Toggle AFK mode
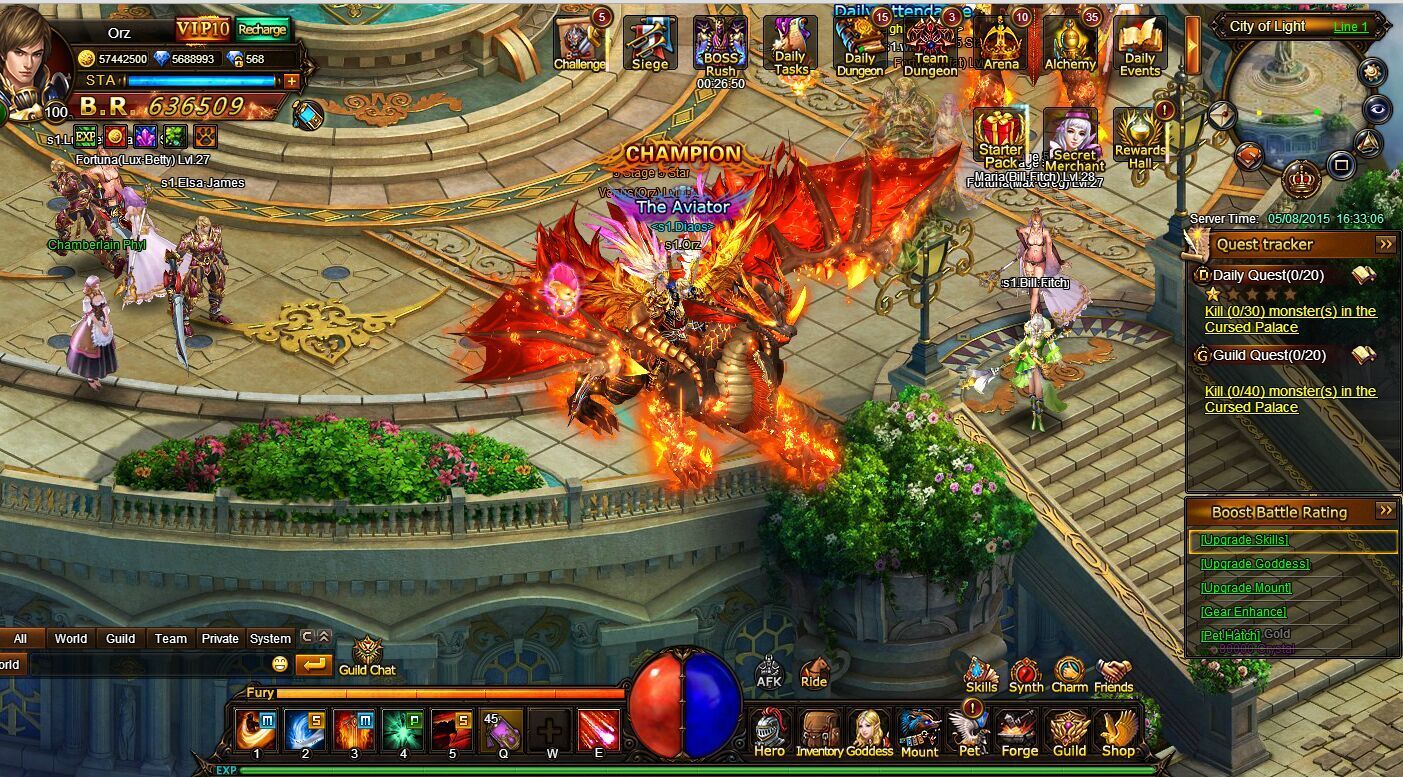This screenshot has height=777, width=1403. coord(768,671)
